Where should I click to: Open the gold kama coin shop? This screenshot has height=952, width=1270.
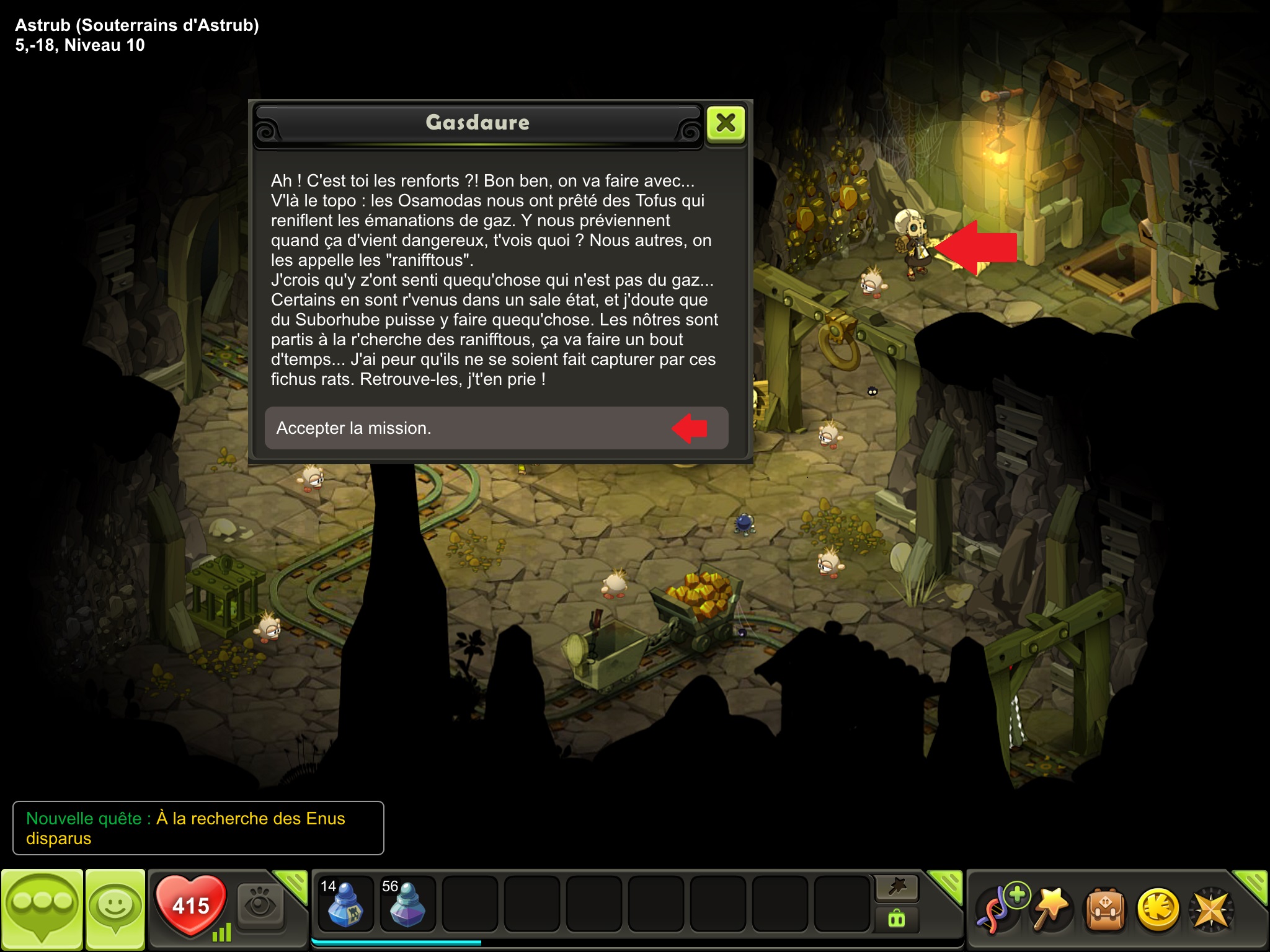[x=1157, y=910]
